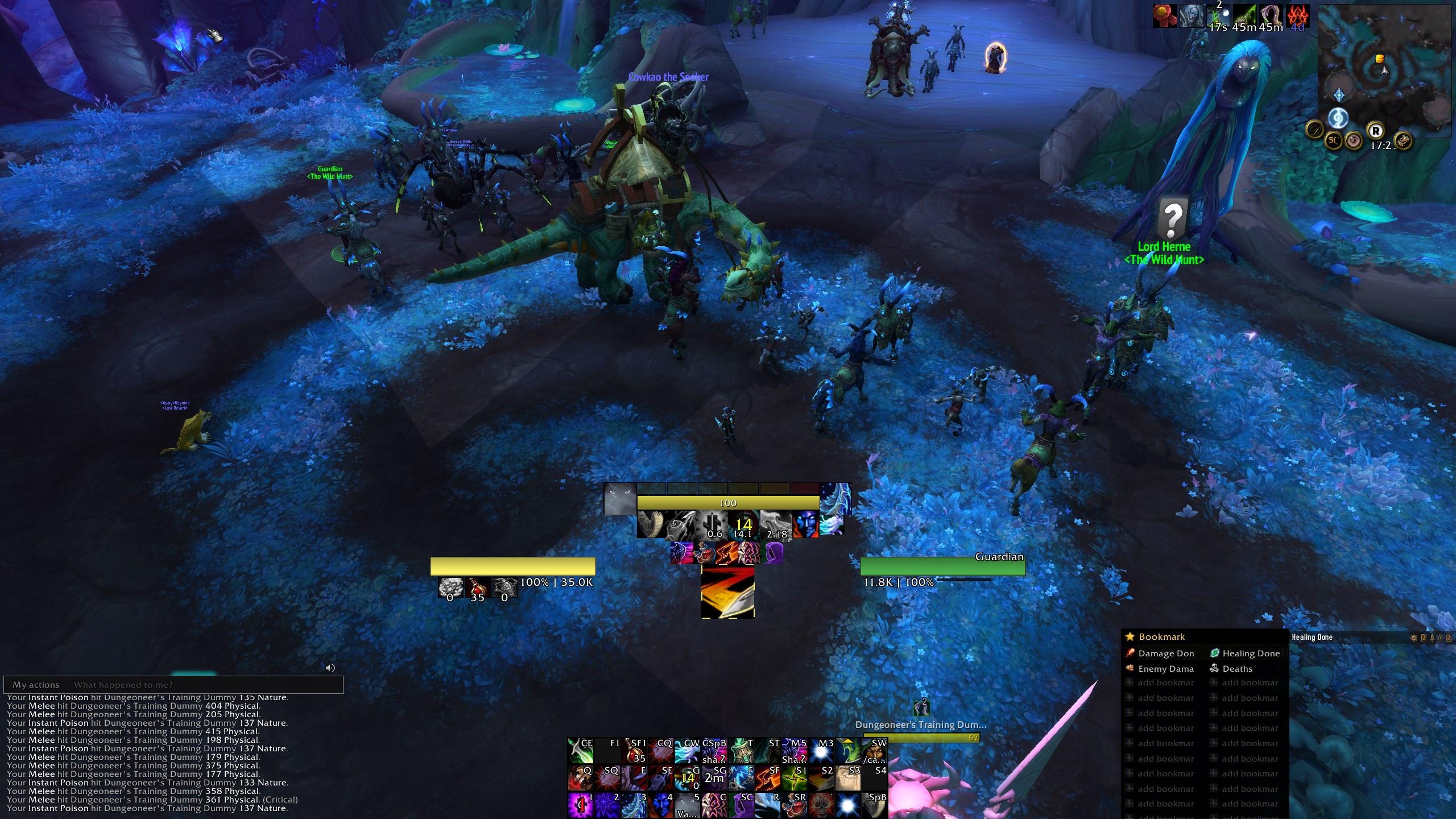
Task: Show the Deaths bookmark display
Action: pos(1236,669)
